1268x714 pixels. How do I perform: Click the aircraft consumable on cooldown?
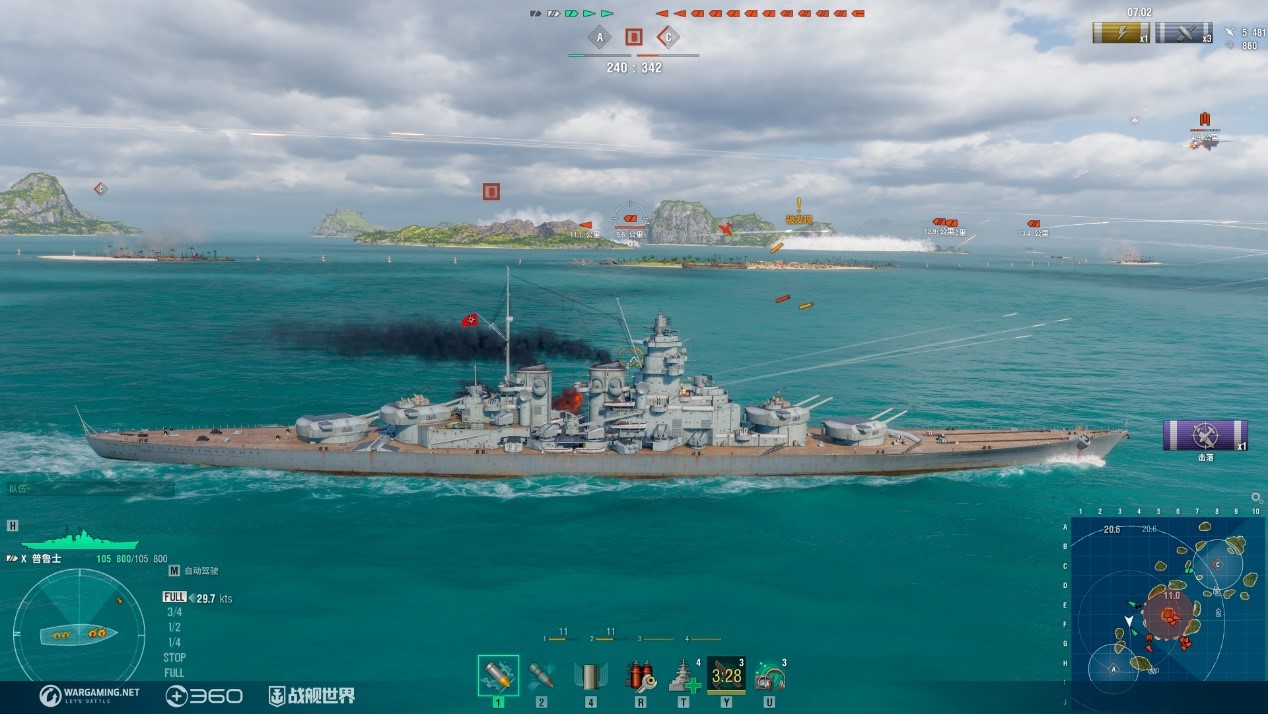pos(726,675)
